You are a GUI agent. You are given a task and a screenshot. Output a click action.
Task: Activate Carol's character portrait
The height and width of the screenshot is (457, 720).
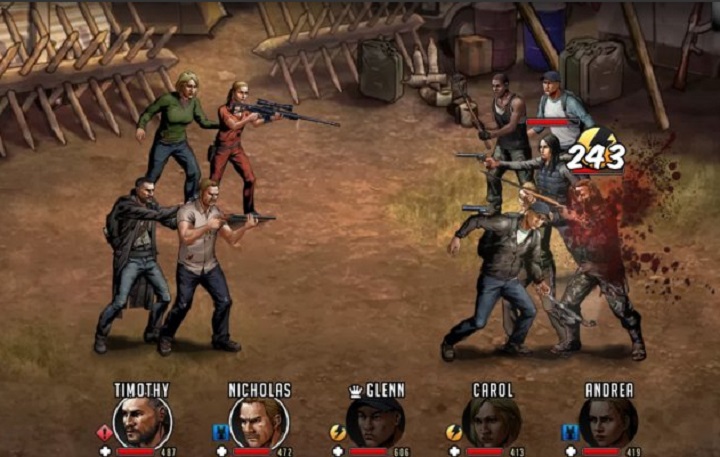491,422
